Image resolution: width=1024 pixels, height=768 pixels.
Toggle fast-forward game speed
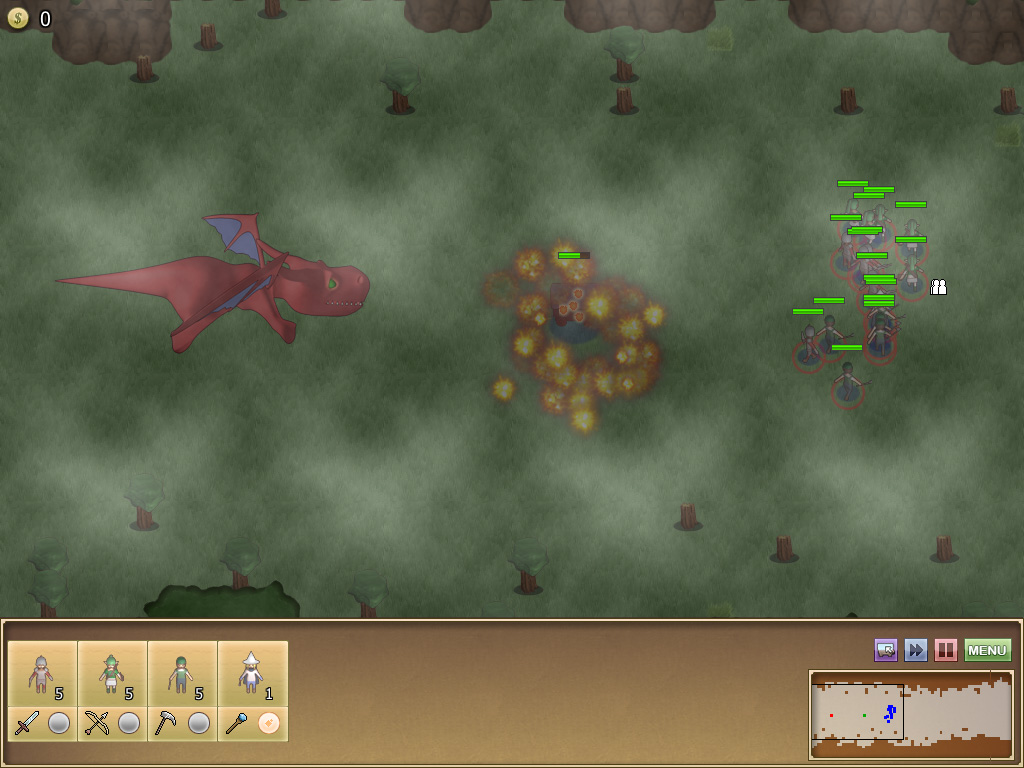pyautogui.click(x=916, y=650)
